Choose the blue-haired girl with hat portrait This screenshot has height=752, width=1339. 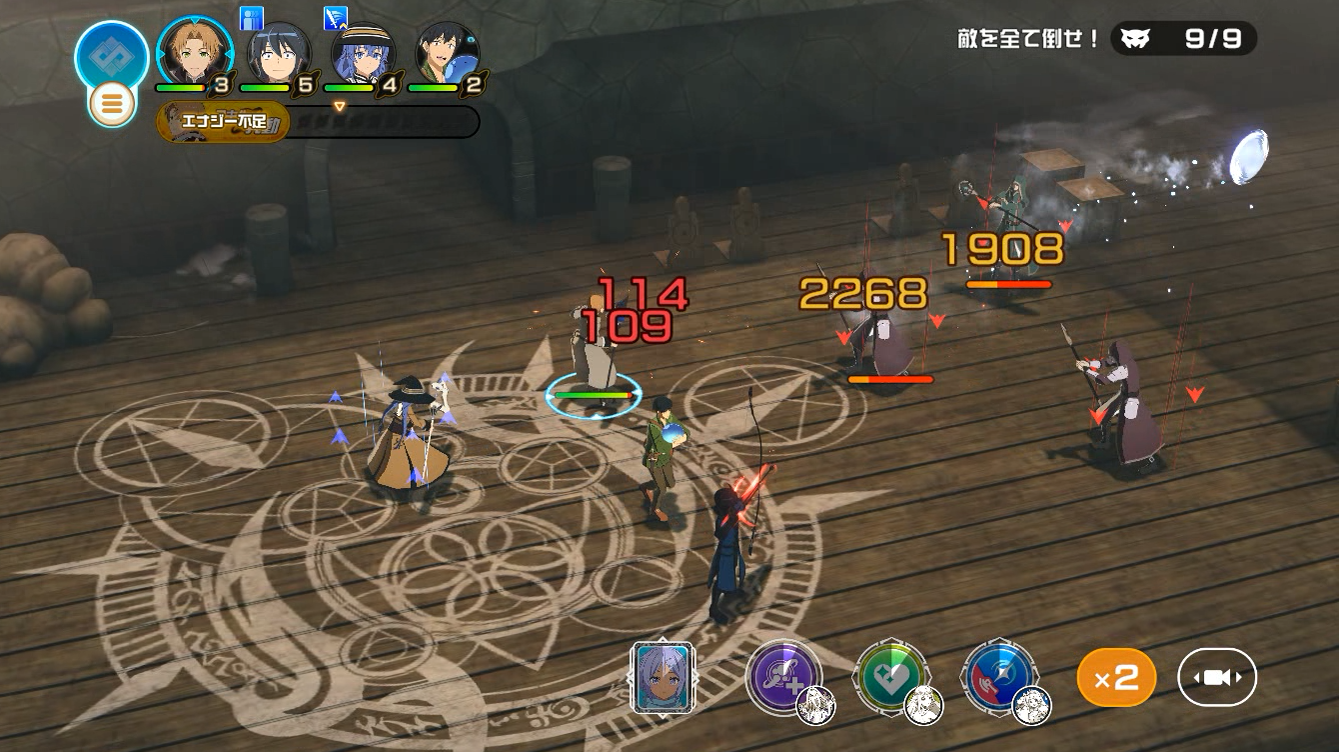362,54
